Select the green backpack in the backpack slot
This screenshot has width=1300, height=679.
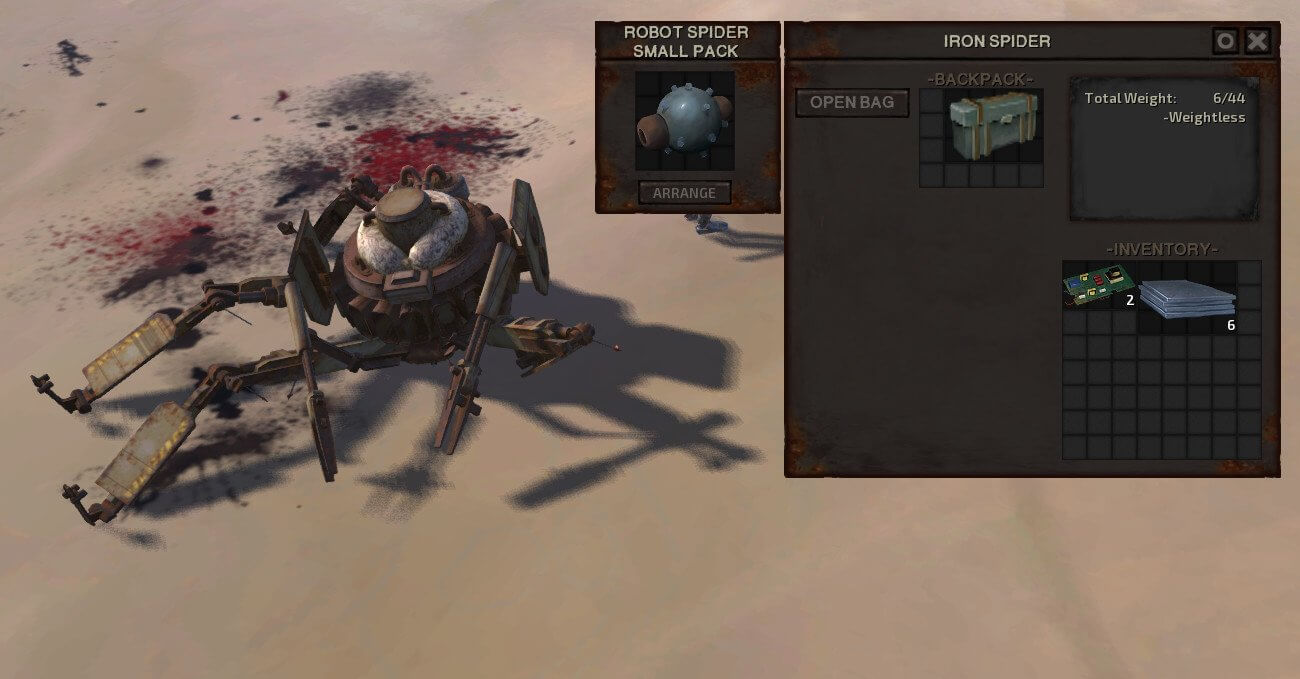coord(993,126)
